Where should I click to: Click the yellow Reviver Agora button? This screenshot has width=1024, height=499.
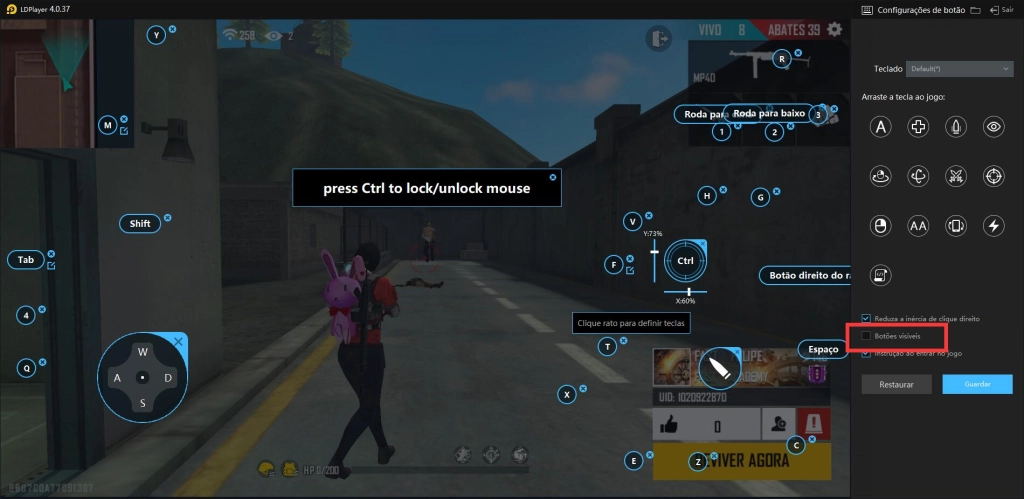[741, 461]
